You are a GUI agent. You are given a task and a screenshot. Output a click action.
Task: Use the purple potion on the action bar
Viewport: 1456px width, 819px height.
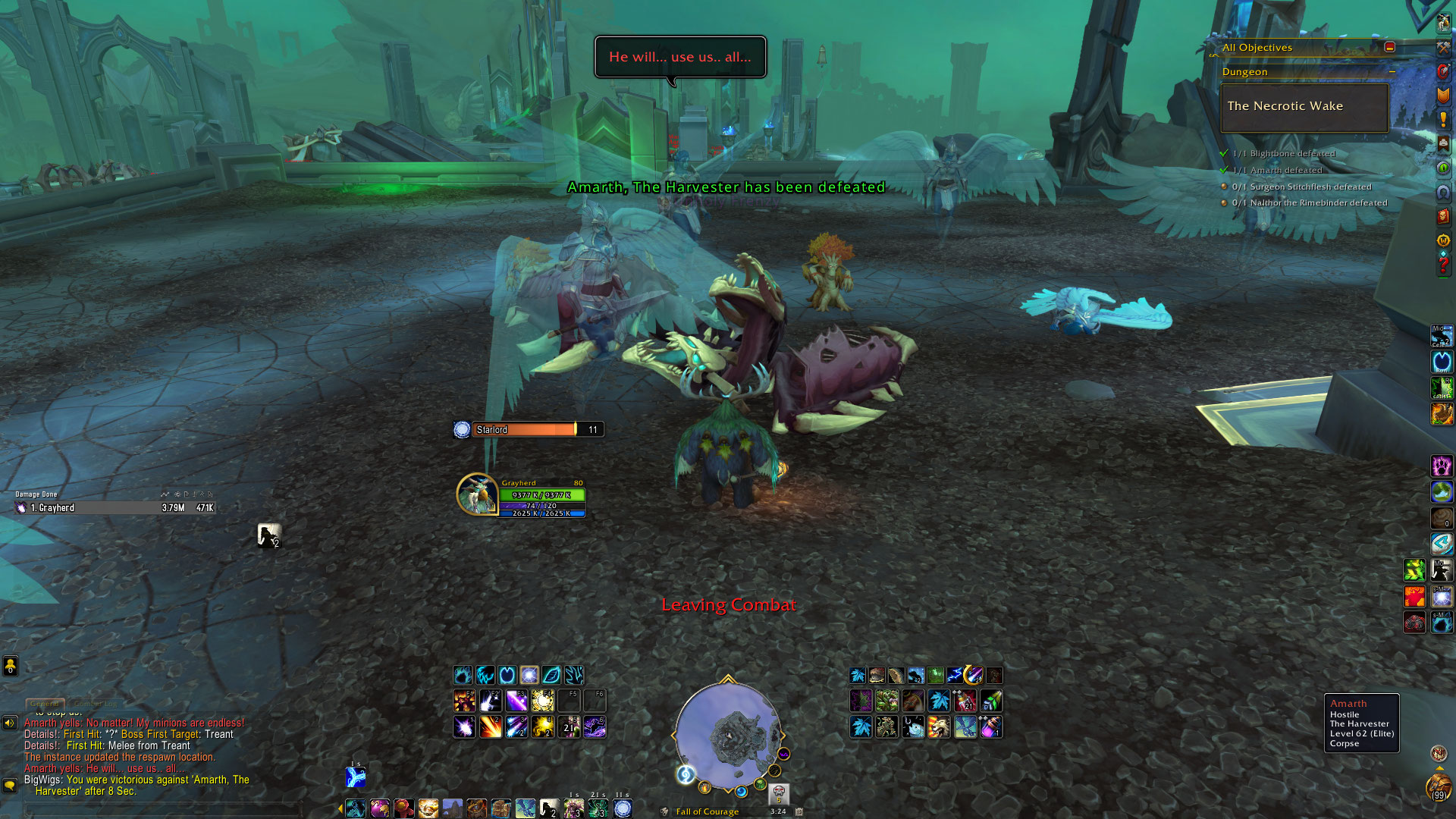click(x=991, y=727)
